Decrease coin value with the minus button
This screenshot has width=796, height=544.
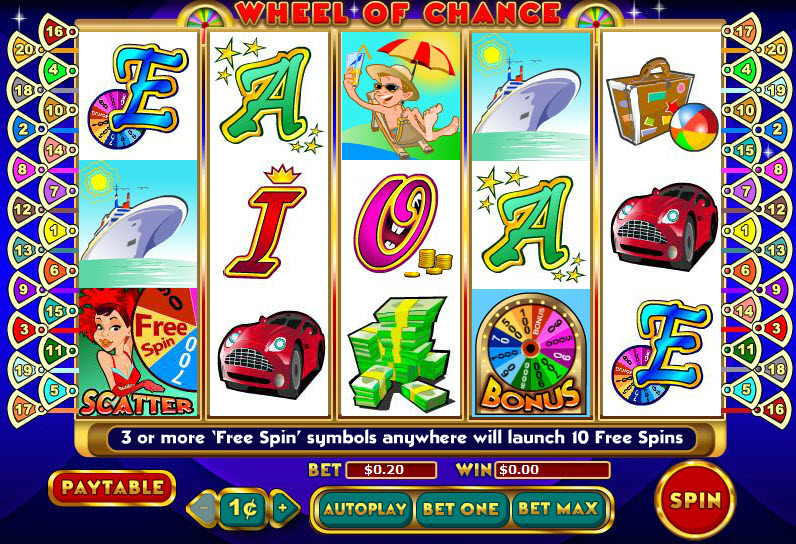tap(203, 507)
